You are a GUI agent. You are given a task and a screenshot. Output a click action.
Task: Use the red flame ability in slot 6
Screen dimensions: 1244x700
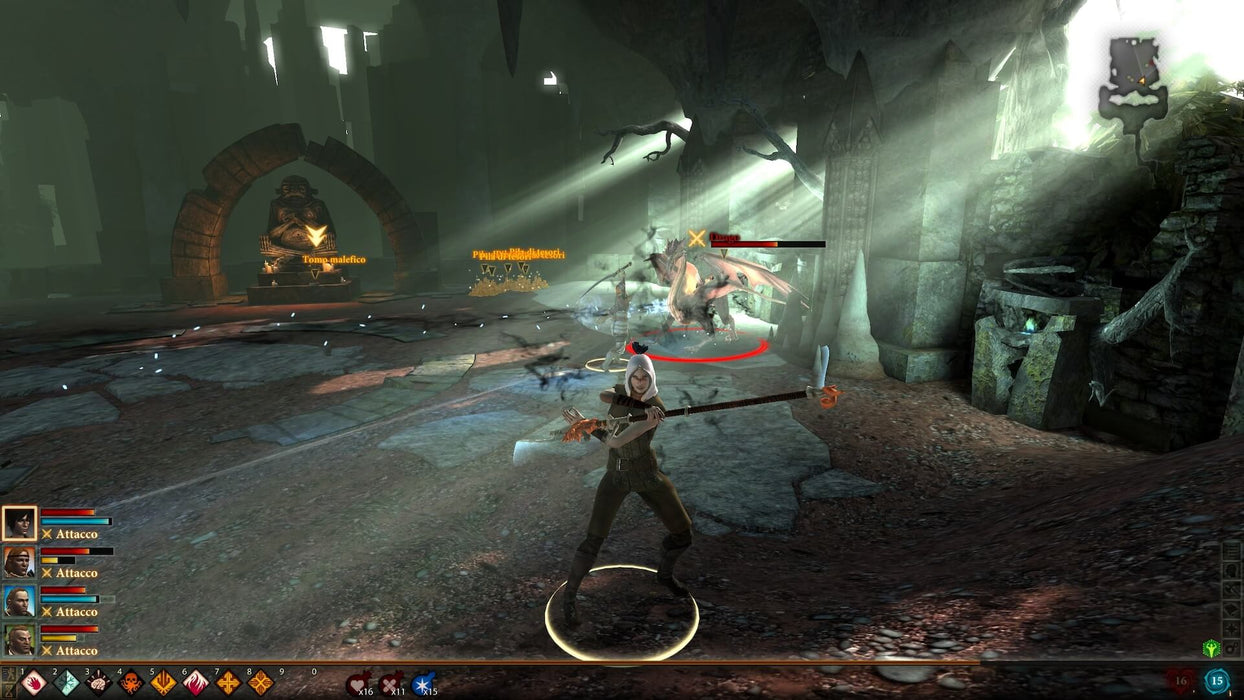(x=196, y=683)
